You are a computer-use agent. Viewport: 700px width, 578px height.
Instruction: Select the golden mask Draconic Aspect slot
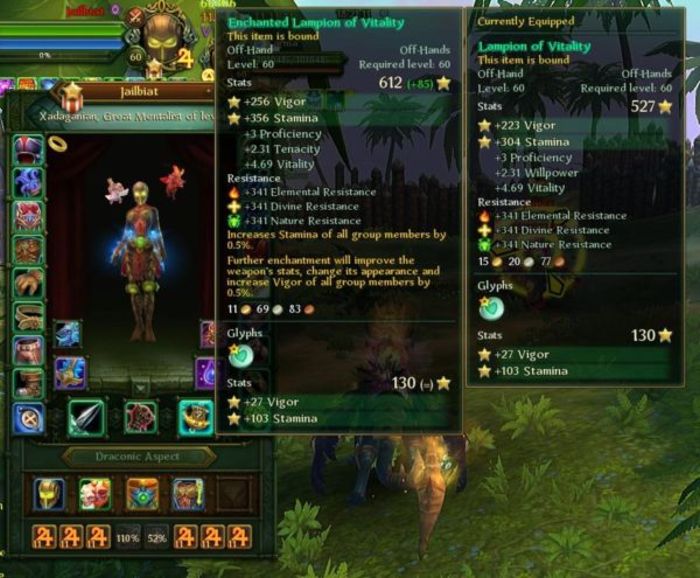tap(48, 494)
